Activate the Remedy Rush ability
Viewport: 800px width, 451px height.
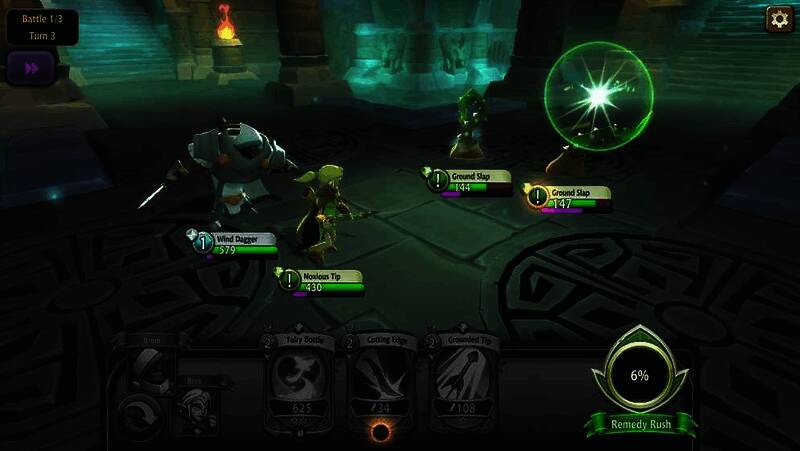639,379
